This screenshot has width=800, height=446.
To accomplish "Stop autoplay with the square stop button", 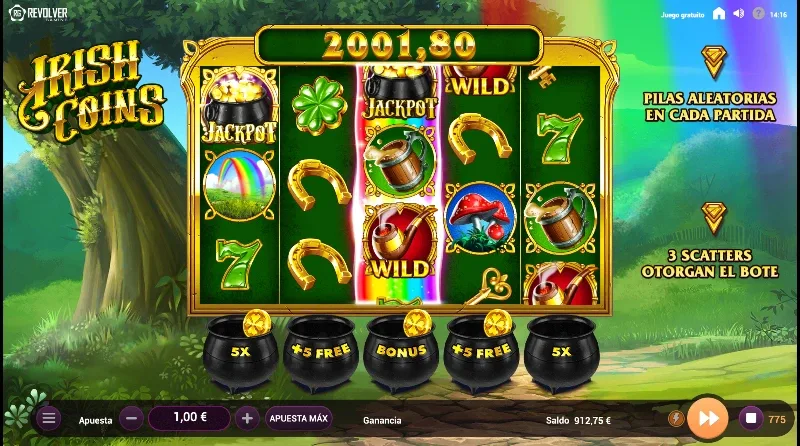I will click(x=750, y=418).
